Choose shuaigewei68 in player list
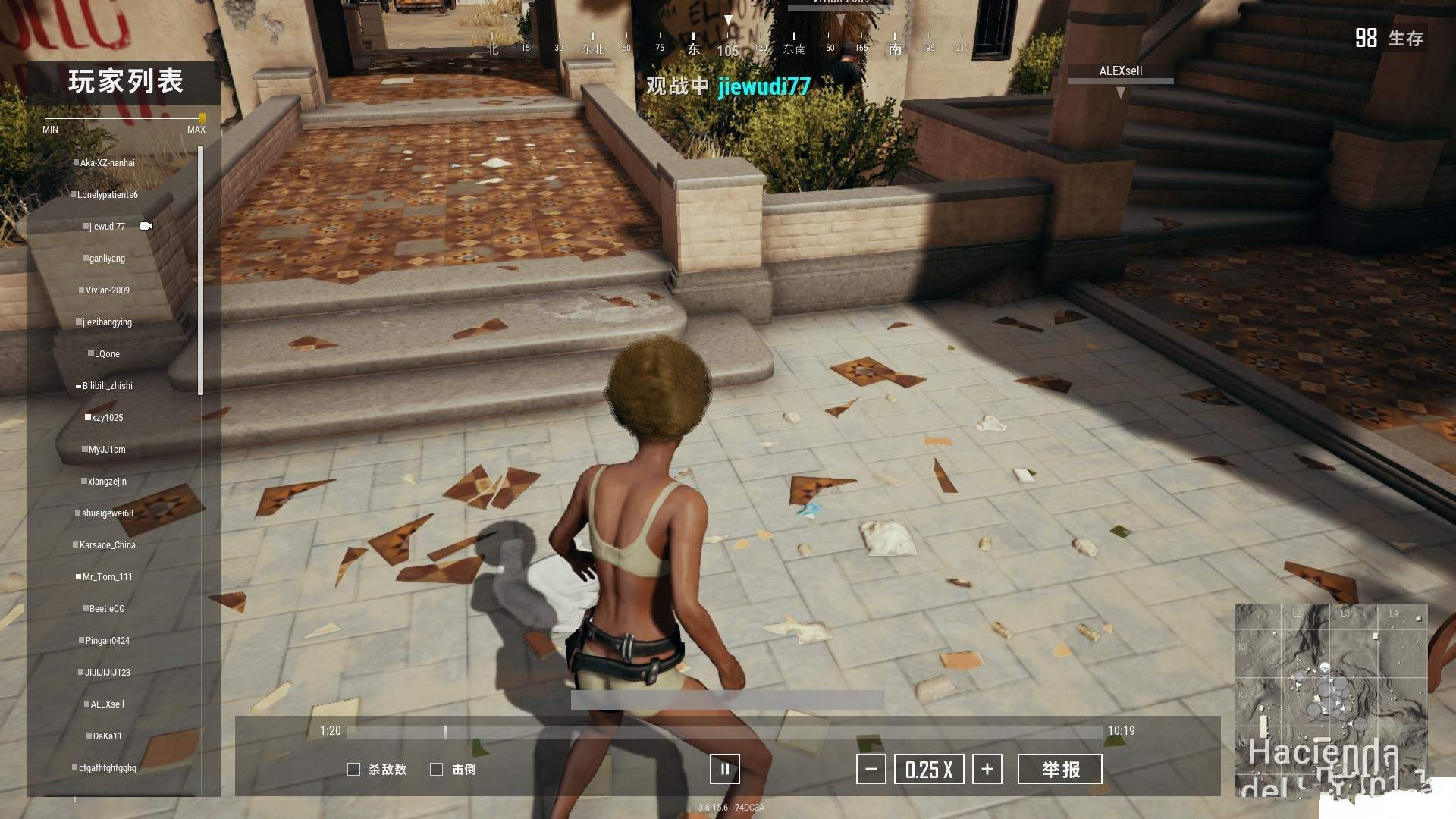Image resolution: width=1456 pixels, height=819 pixels. 107,513
